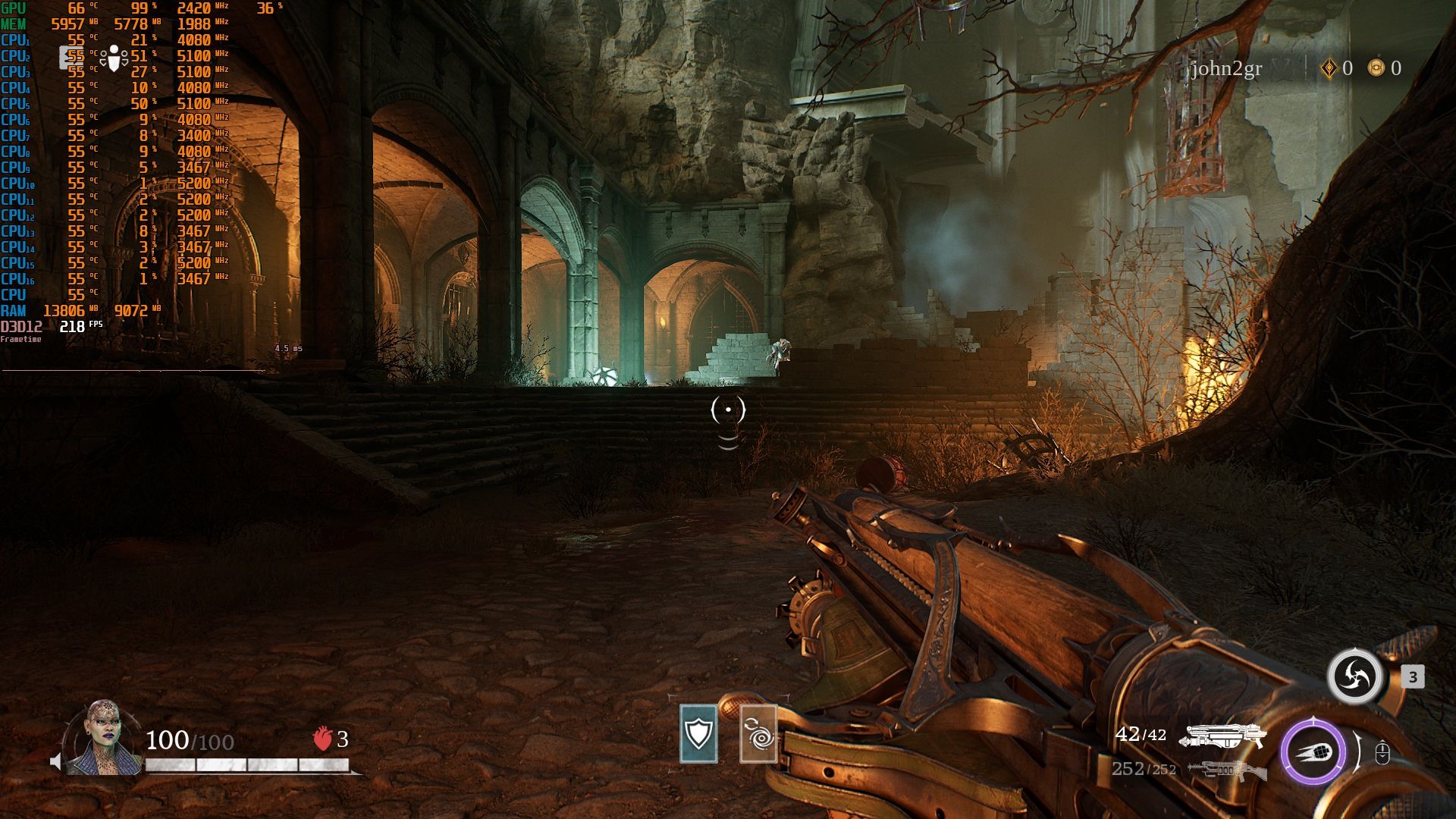Switch to the secondary weapon icon
The image size is (1456, 819).
pos(1227,770)
